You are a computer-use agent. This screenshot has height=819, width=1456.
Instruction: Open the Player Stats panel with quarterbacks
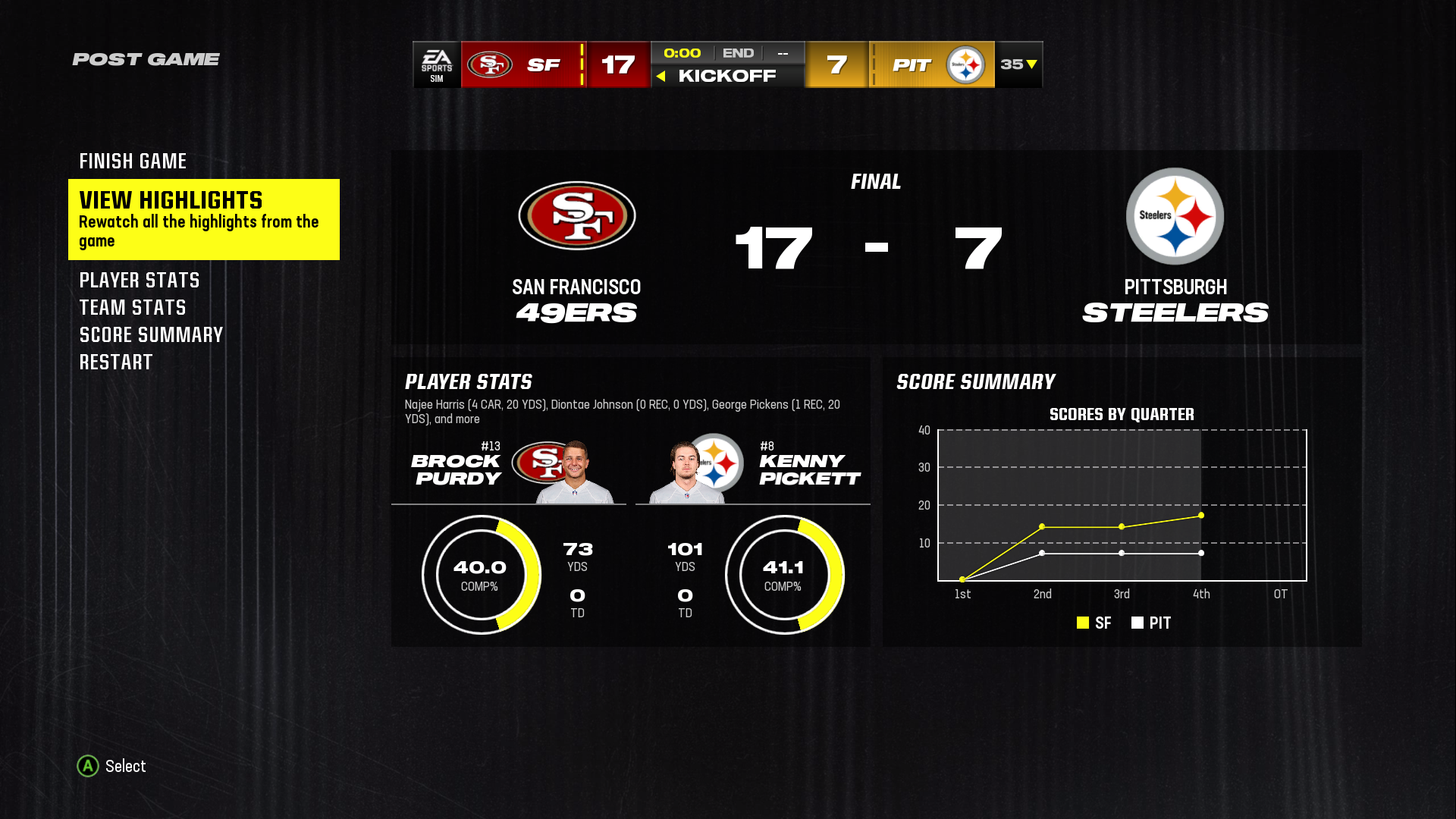[x=630, y=501]
